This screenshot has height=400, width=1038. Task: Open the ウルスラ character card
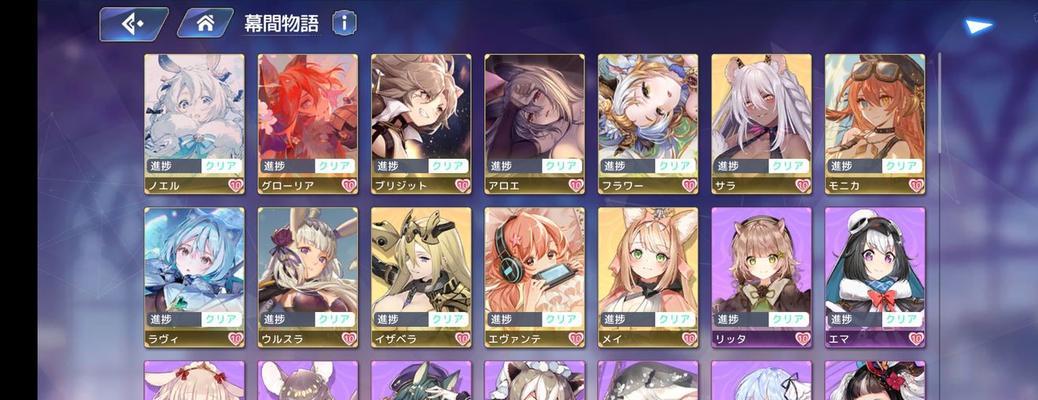click(x=308, y=275)
